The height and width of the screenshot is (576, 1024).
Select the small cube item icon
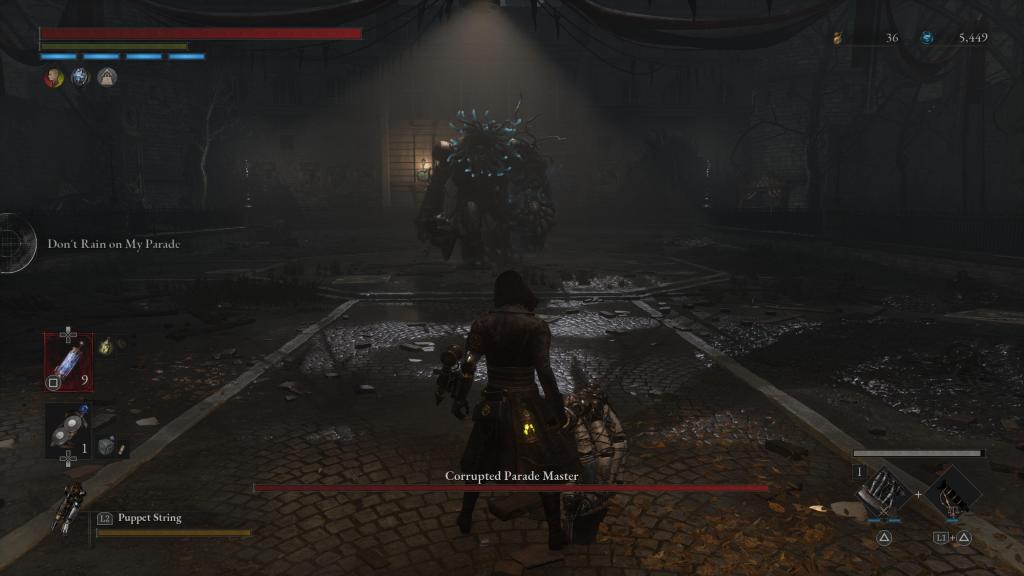click(106, 447)
